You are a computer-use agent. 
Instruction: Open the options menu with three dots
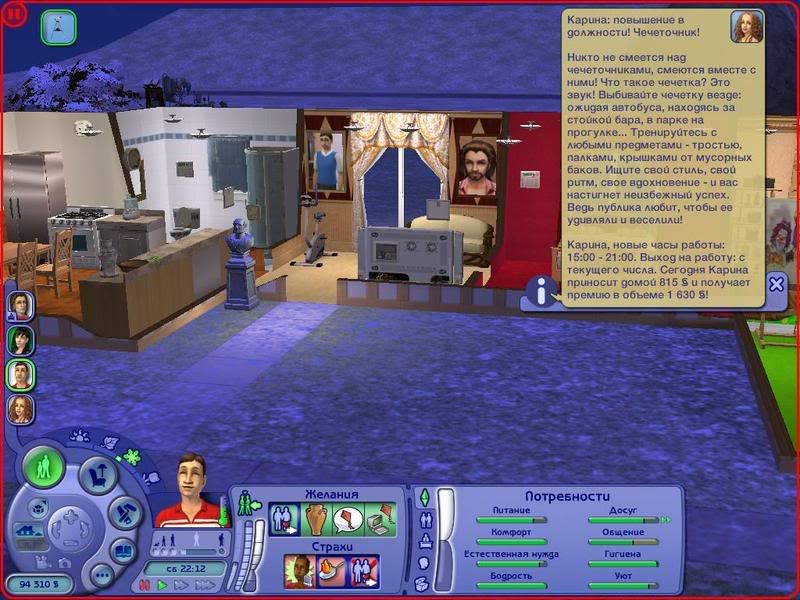click(101, 575)
